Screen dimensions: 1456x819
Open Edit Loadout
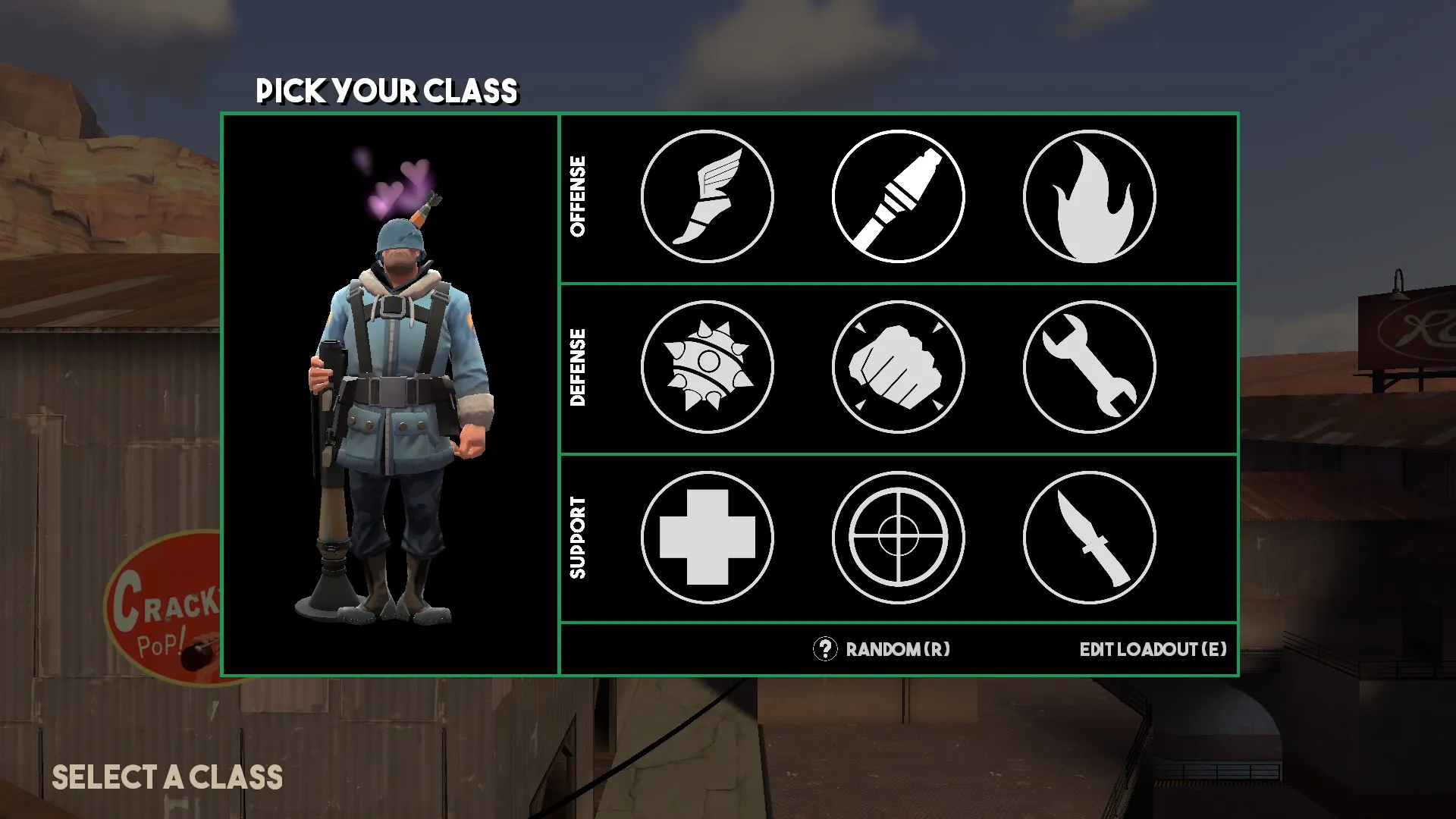click(x=1153, y=649)
